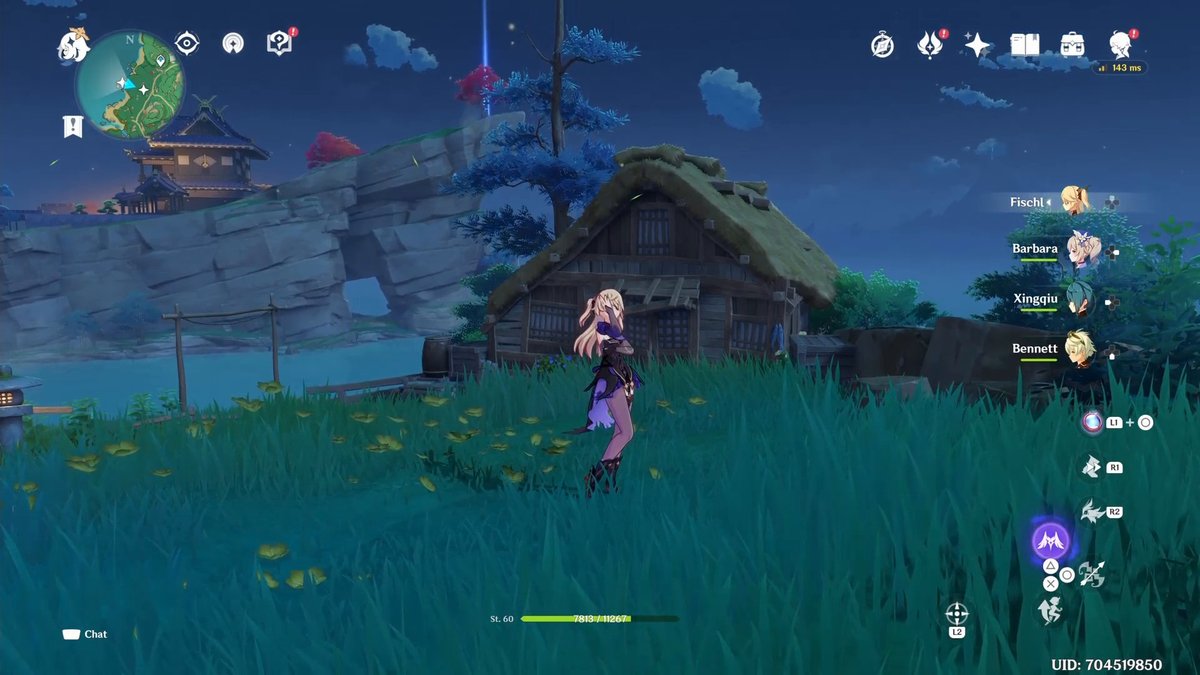Open the Chat box
Viewport: 1200px width, 675px height.
(x=85, y=634)
